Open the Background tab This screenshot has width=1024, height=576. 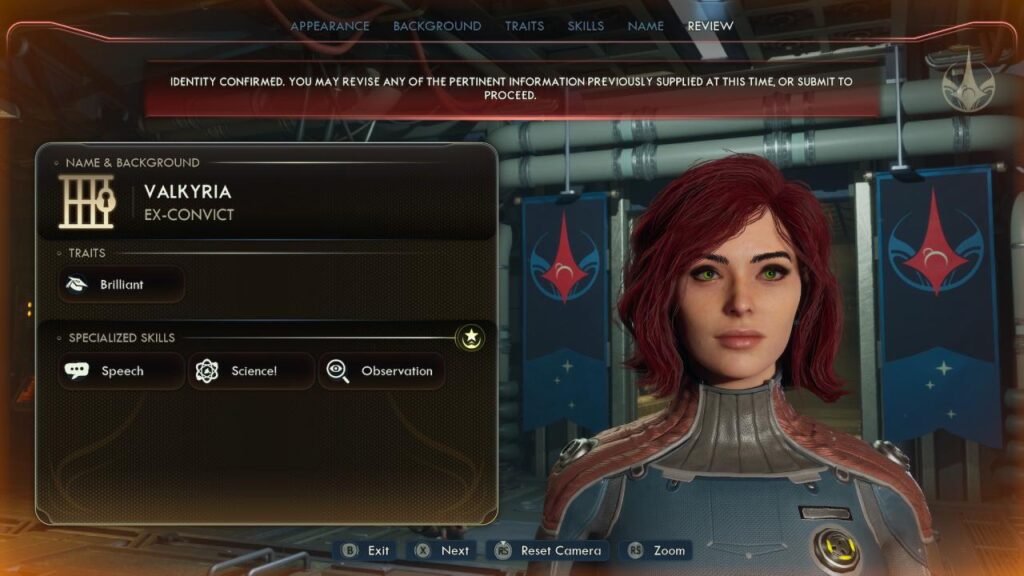tap(437, 26)
